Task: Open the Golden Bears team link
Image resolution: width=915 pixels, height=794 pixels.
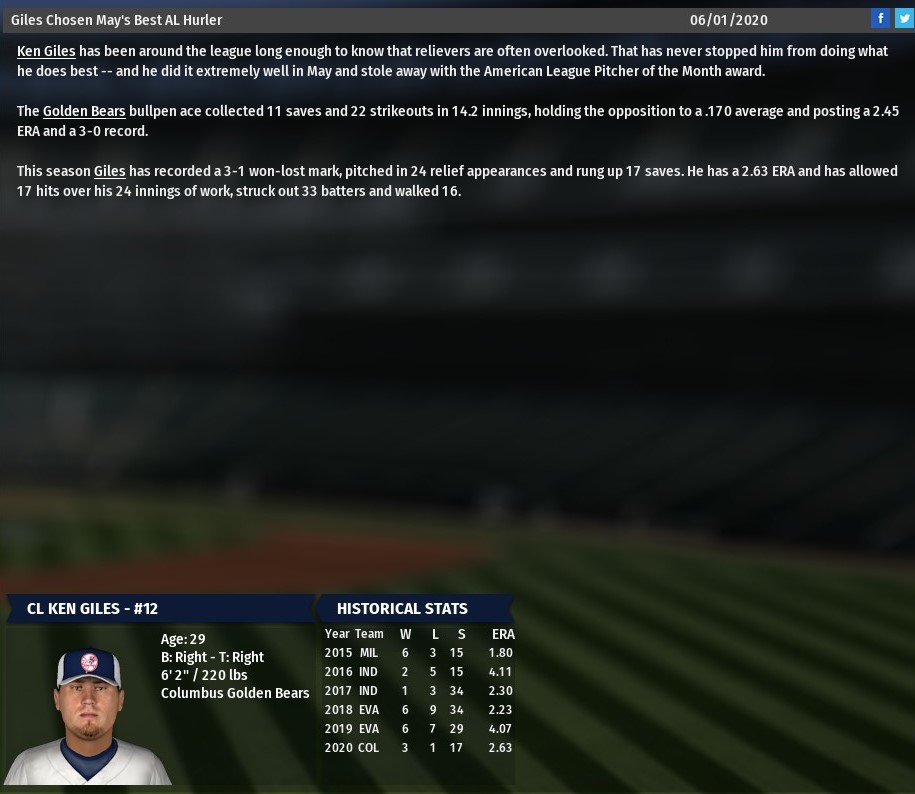Action: click(x=84, y=111)
